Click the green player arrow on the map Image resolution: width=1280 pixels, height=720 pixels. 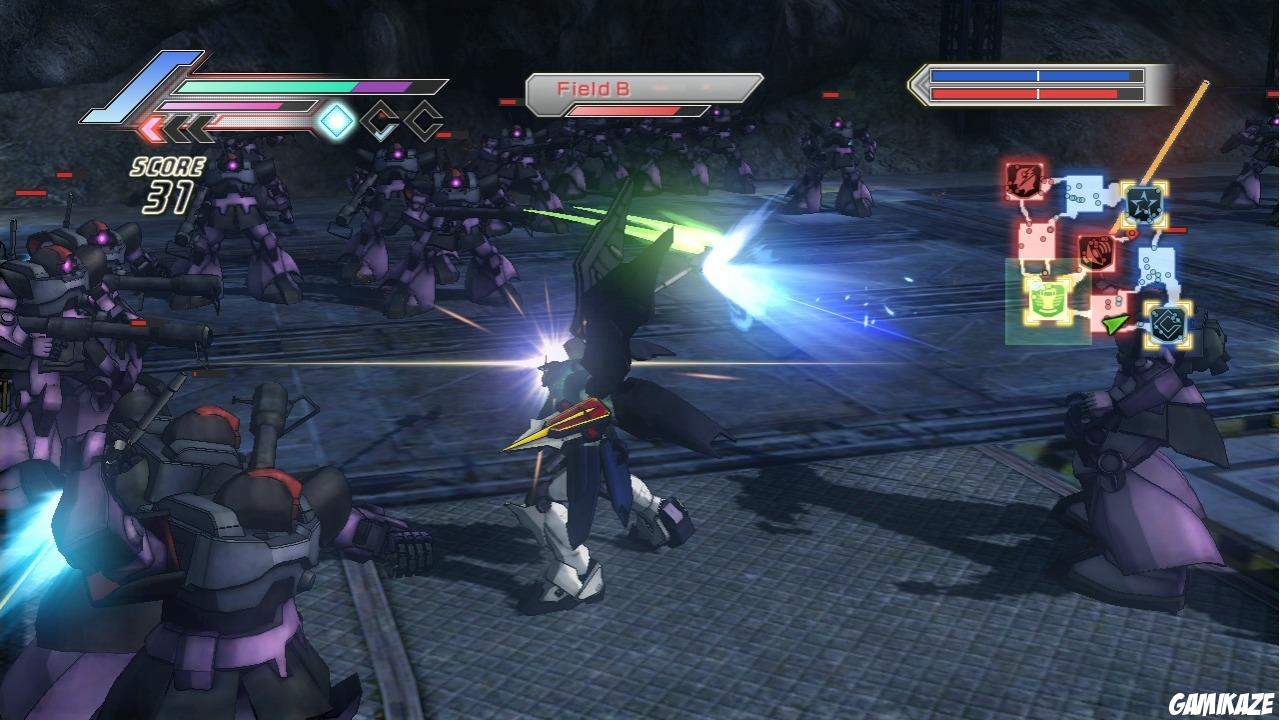(1115, 322)
